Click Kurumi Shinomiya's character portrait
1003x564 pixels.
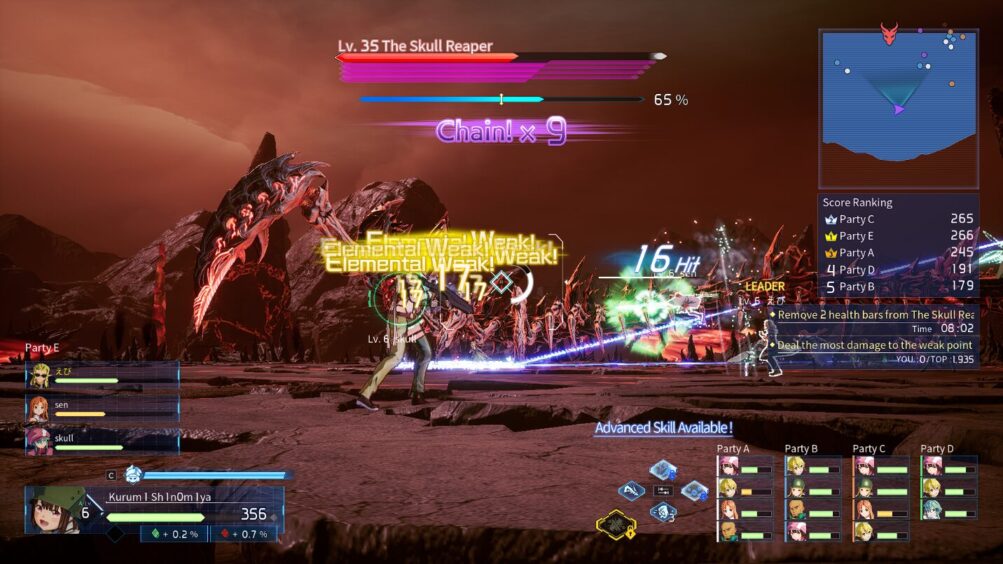55,510
